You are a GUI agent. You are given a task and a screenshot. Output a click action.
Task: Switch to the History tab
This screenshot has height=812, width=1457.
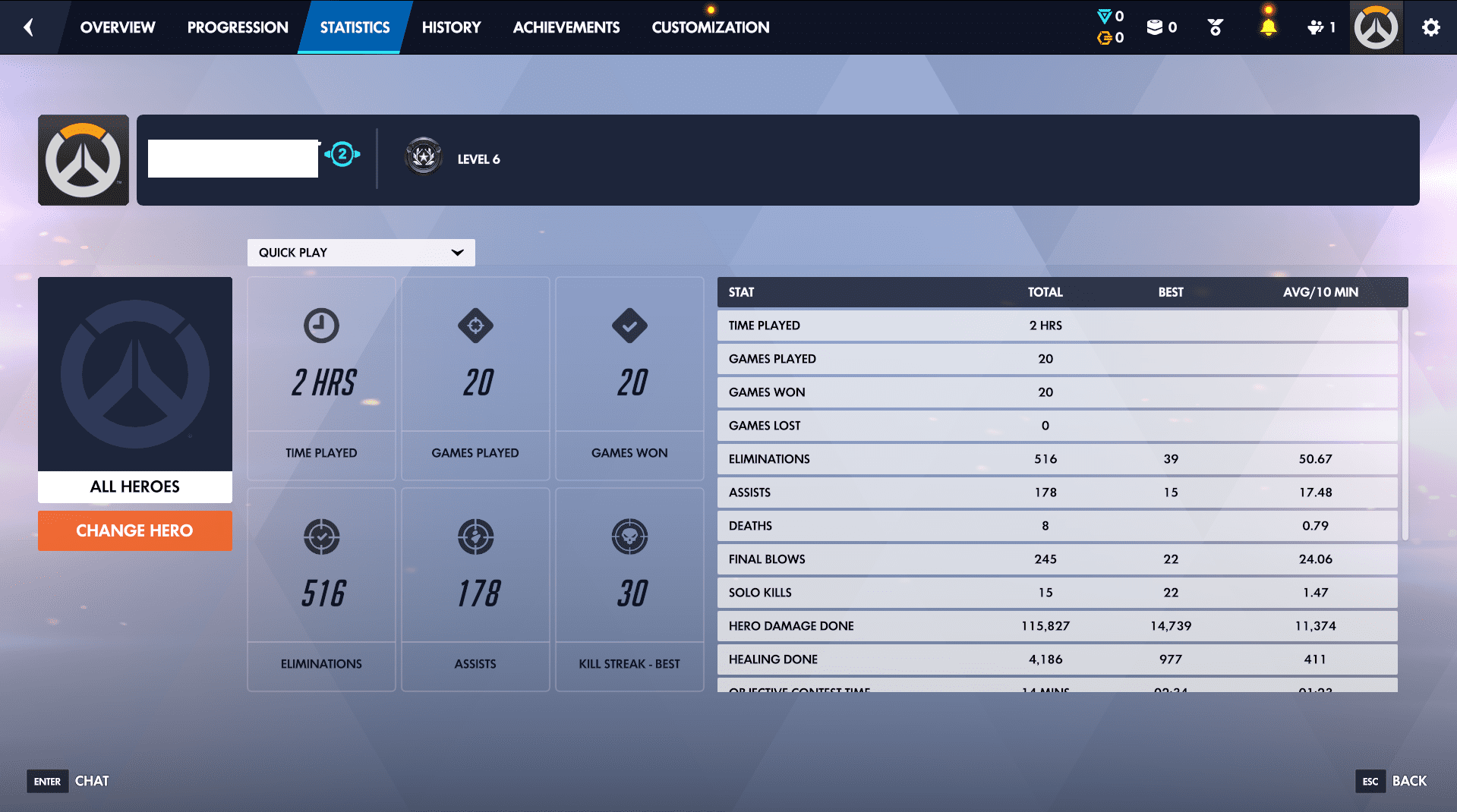451,27
